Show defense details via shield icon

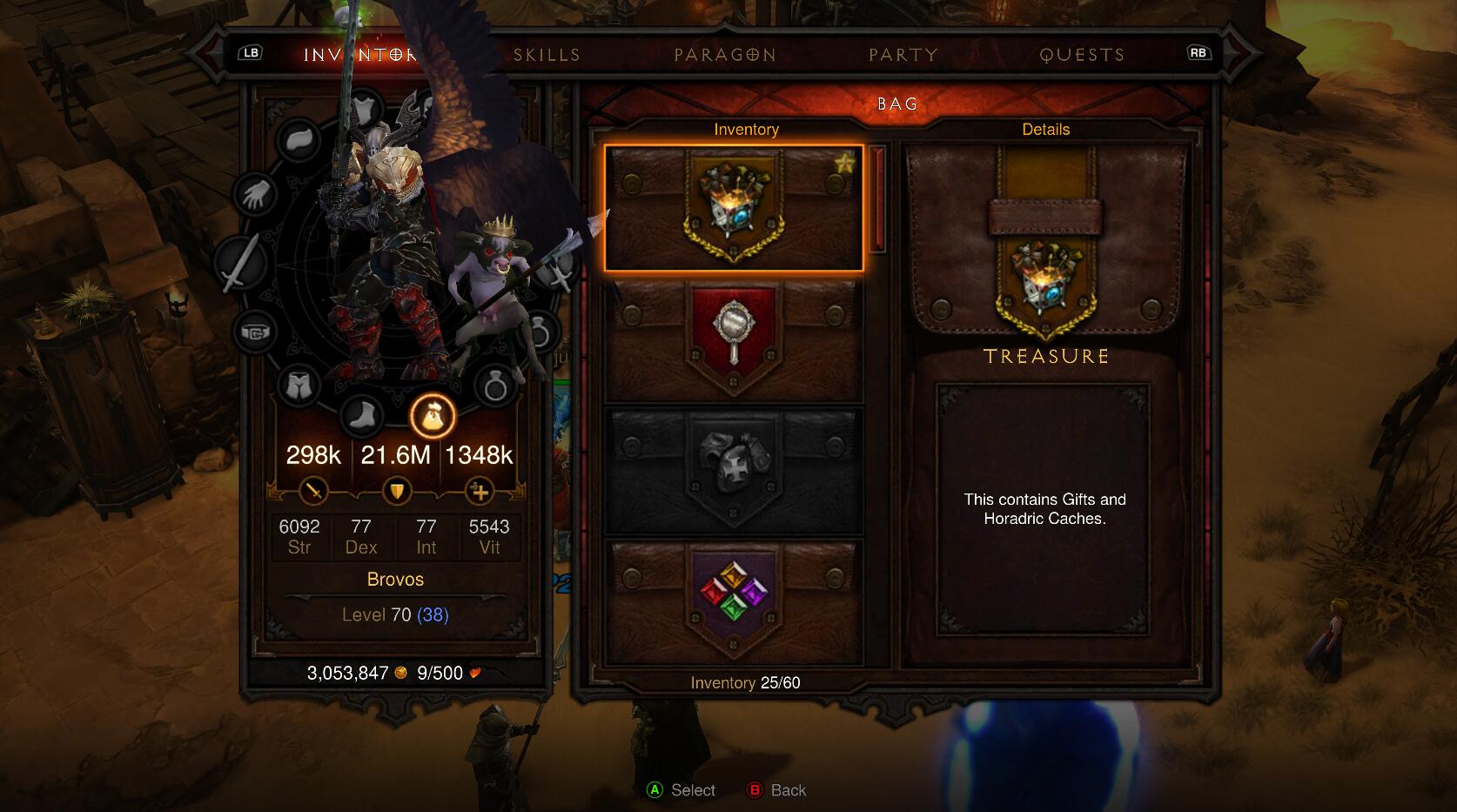396,492
